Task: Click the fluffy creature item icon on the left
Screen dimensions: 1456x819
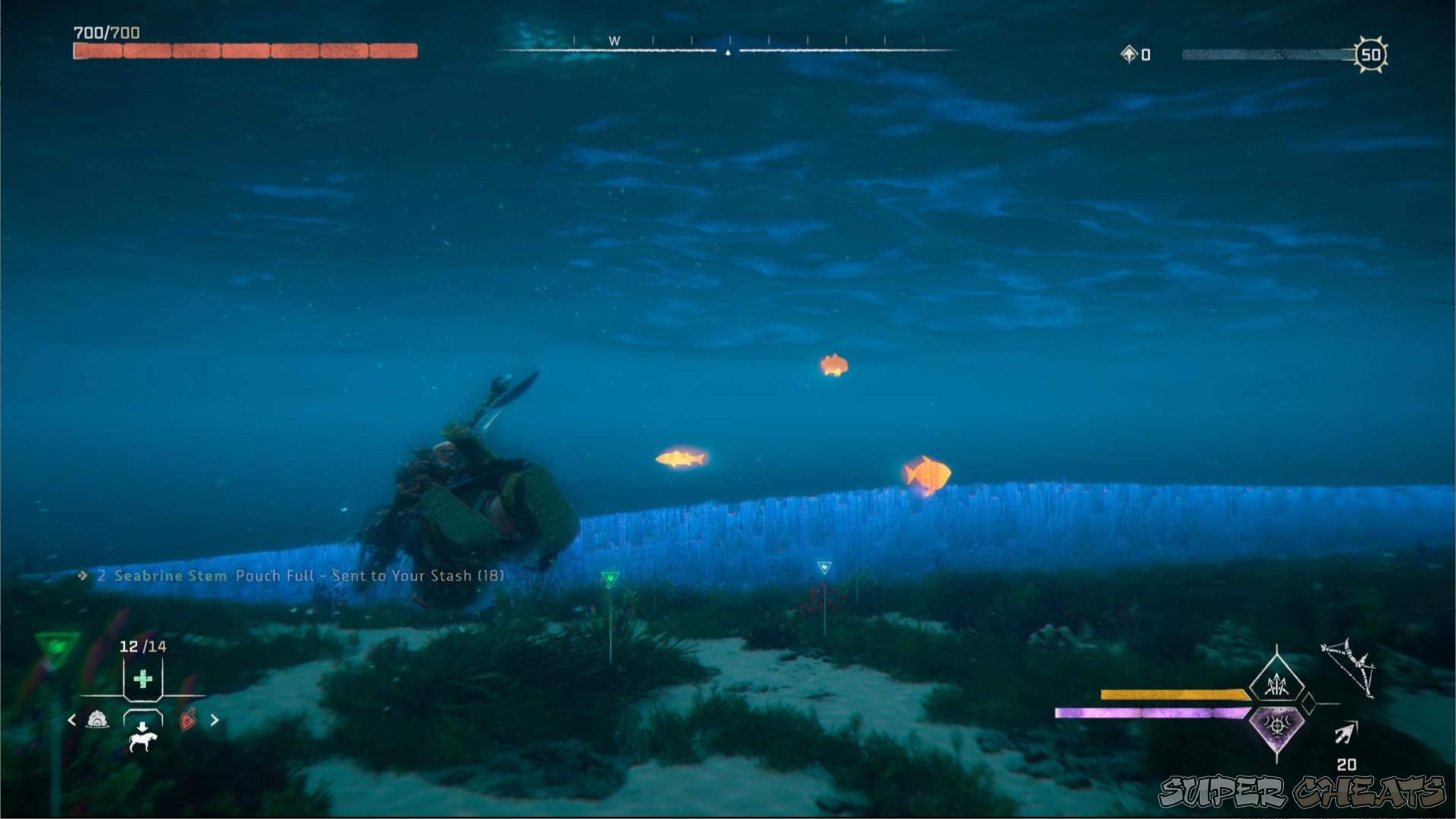Action: pos(97,720)
